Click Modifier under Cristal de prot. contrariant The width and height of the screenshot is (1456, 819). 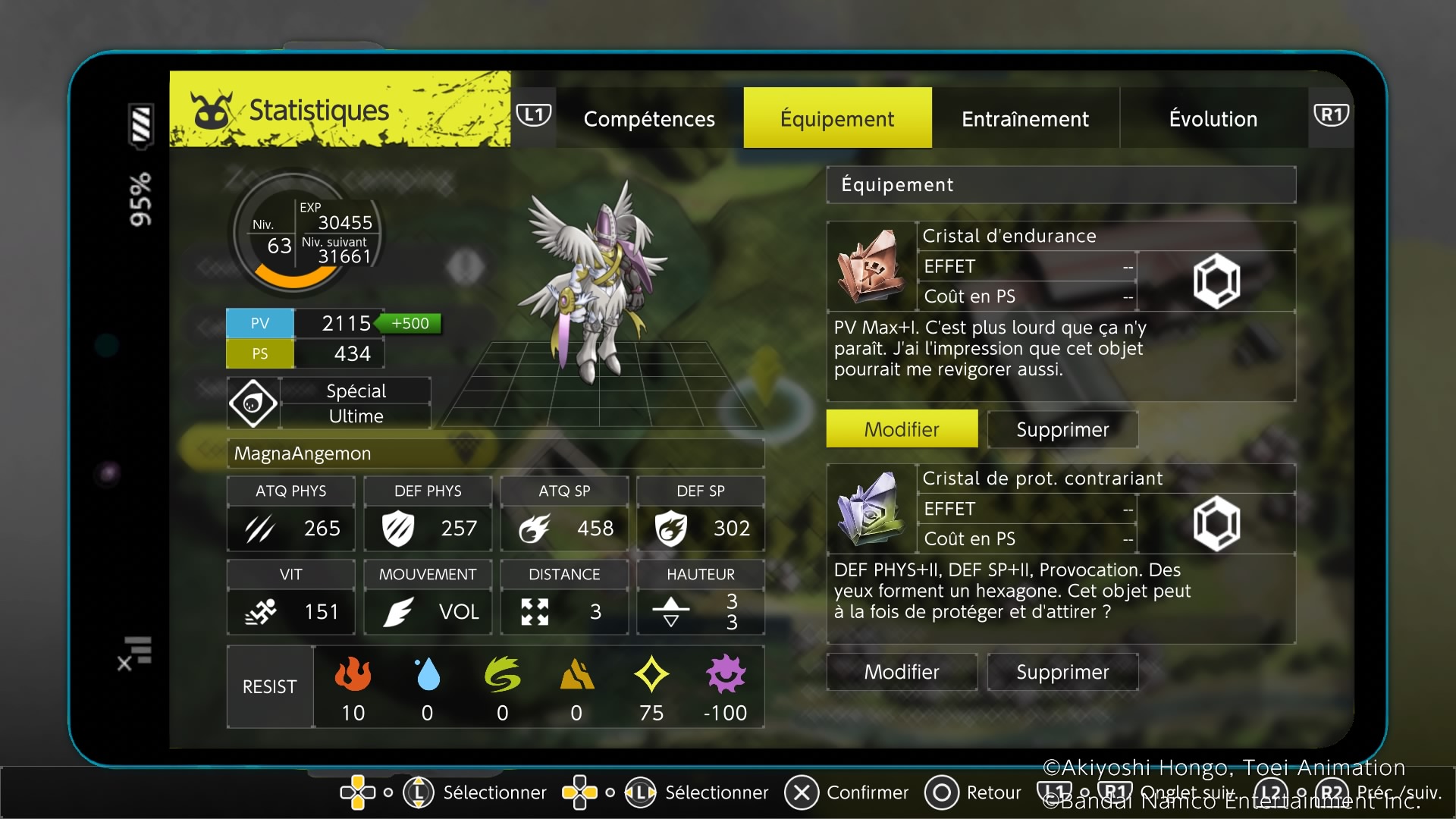point(902,672)
